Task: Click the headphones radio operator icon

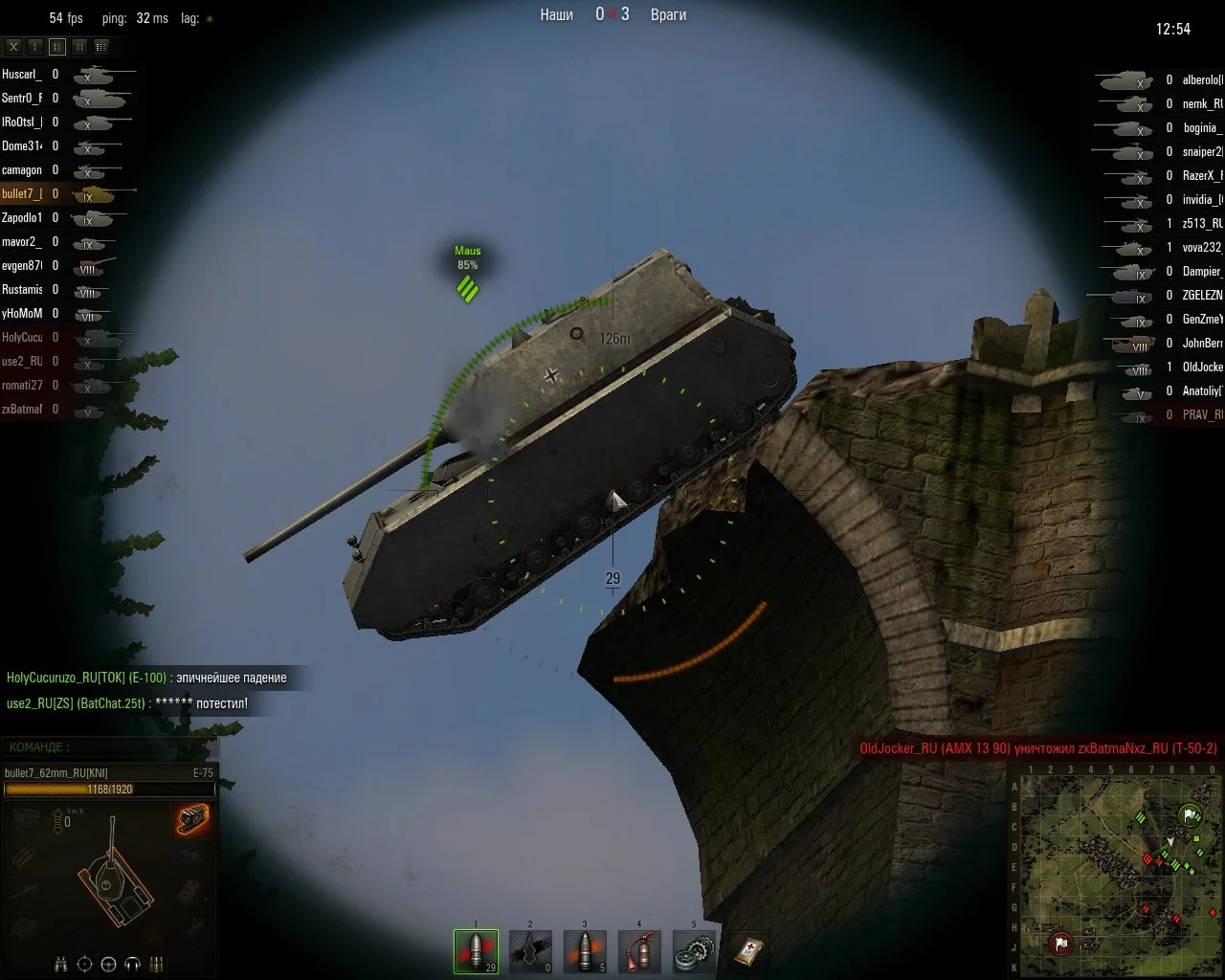Action: [133, 963]
